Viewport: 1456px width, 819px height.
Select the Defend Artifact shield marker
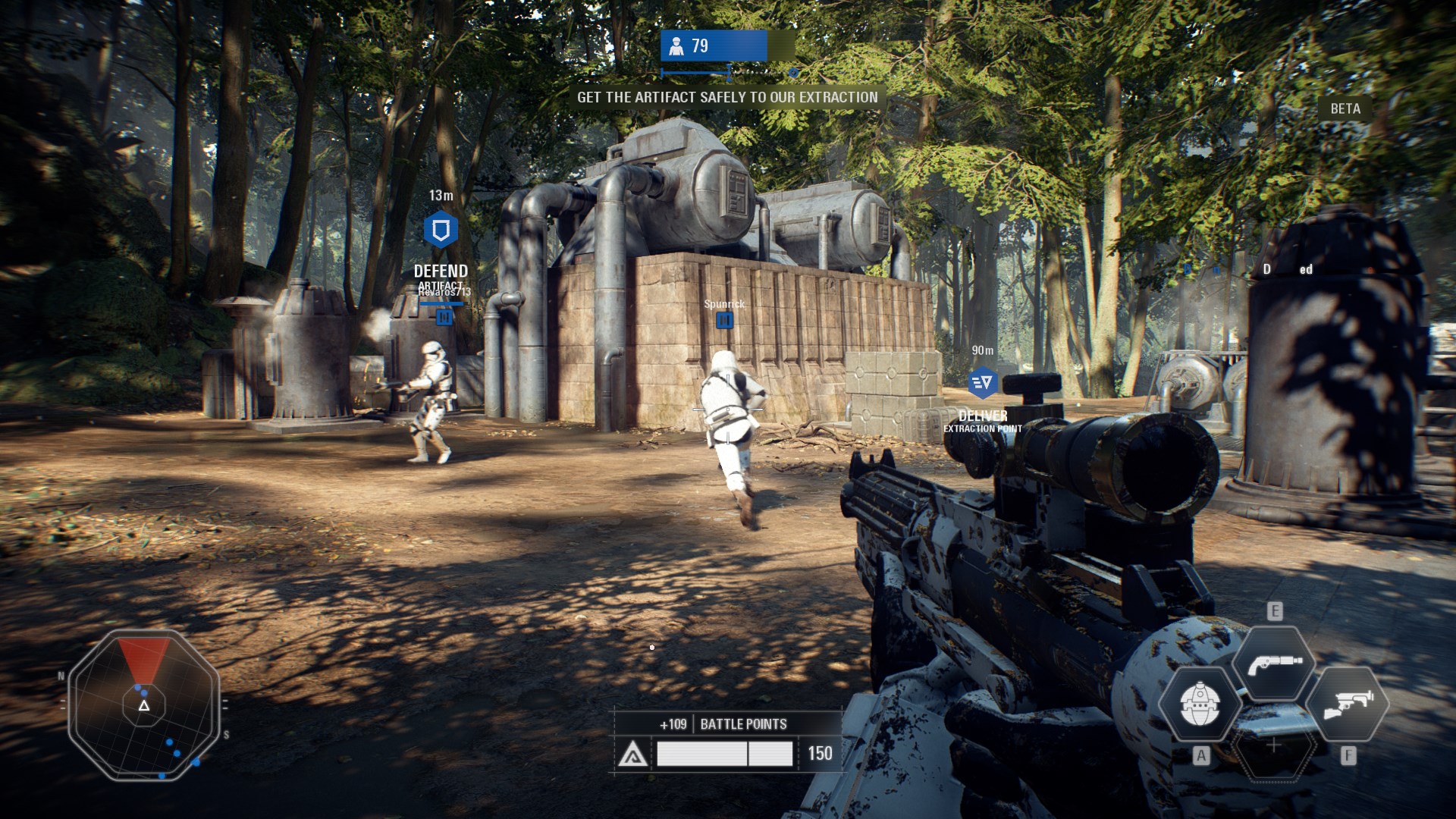pos(441,230)
